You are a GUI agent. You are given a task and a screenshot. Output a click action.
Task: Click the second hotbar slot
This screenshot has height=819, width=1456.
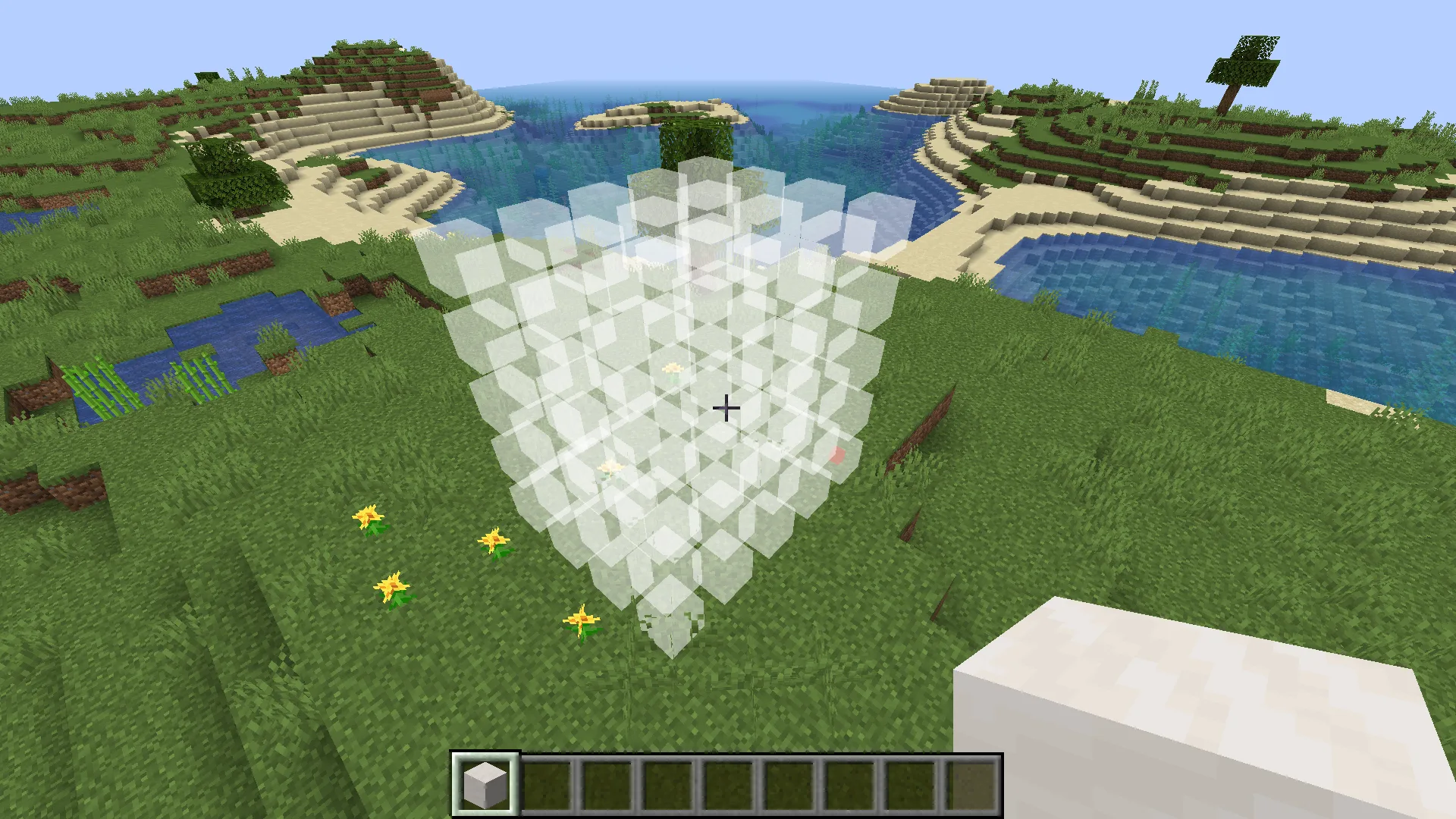(545, 783)
